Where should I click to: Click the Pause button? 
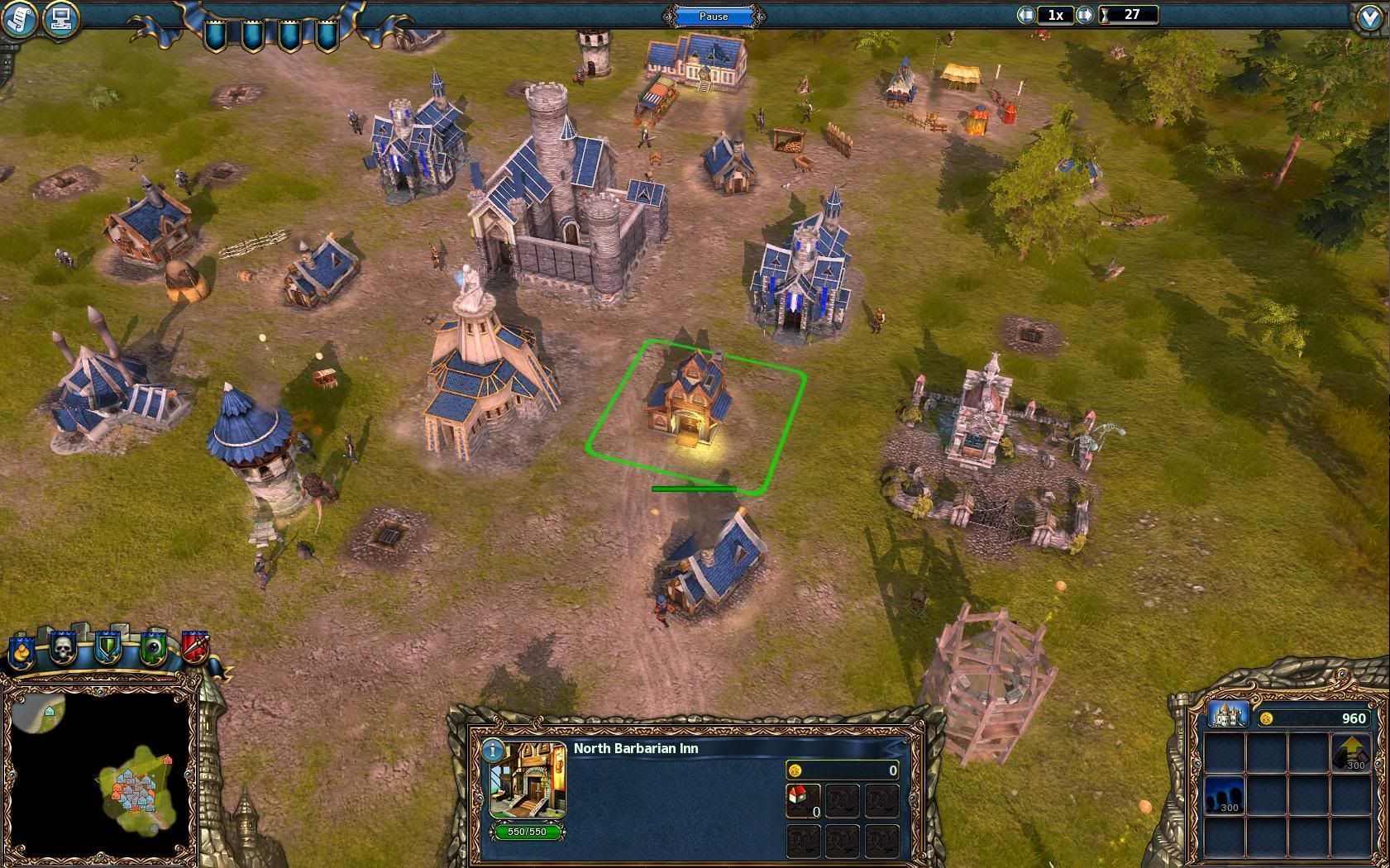714,16
